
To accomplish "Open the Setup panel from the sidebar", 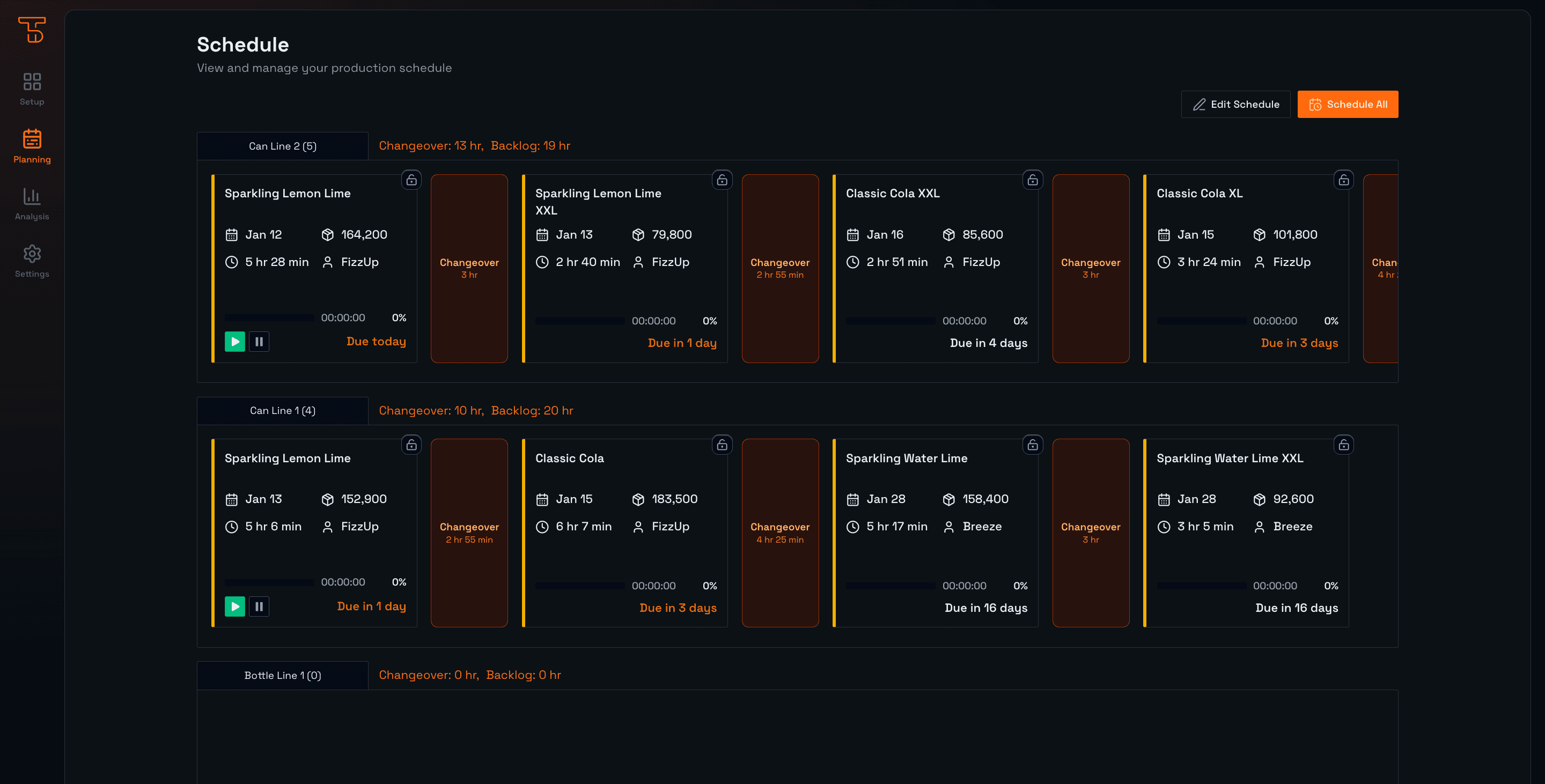I will [x=31, y=88].
